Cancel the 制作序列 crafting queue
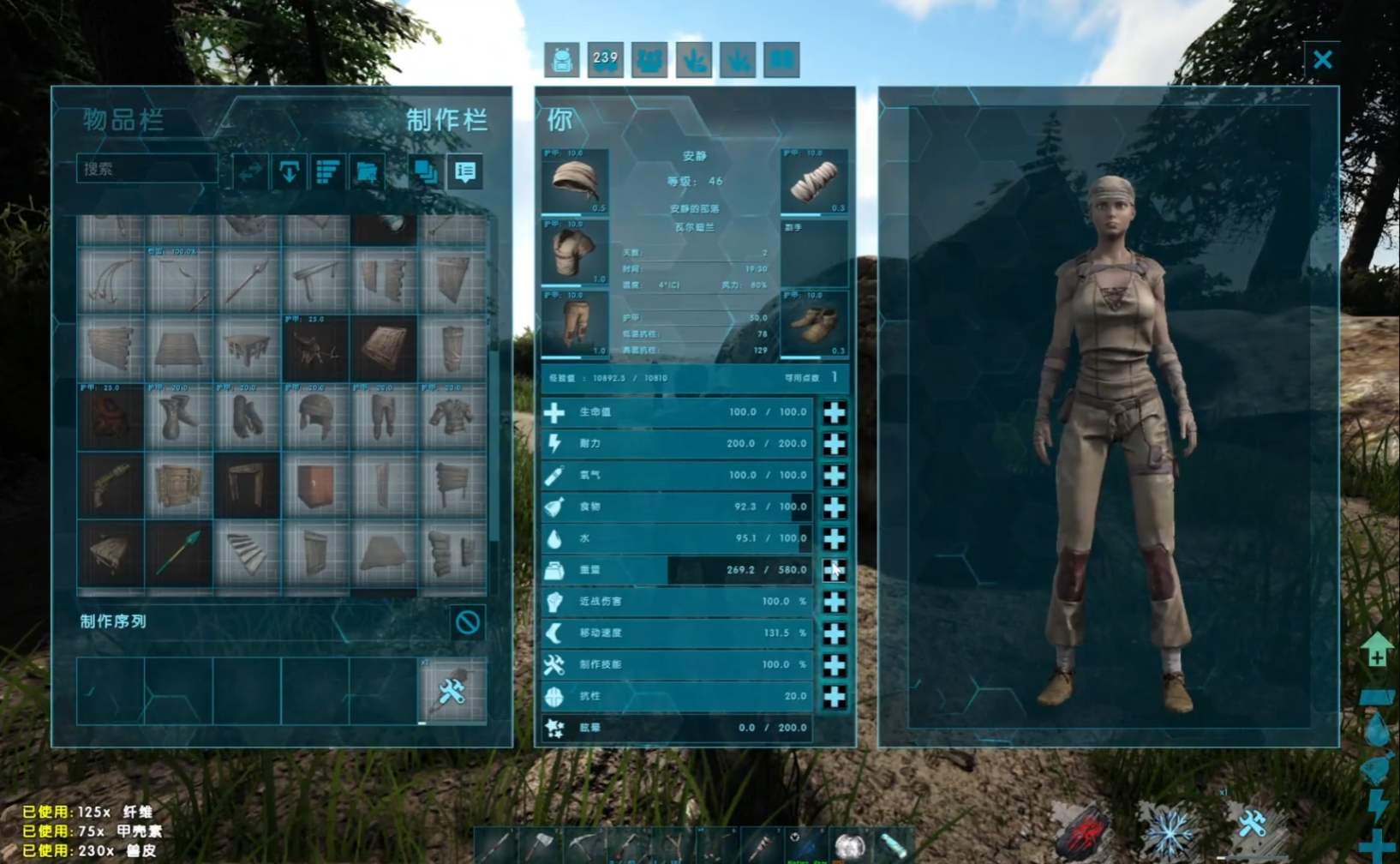1400x864 pixels. pyautogui.click(x=468, y=622)
